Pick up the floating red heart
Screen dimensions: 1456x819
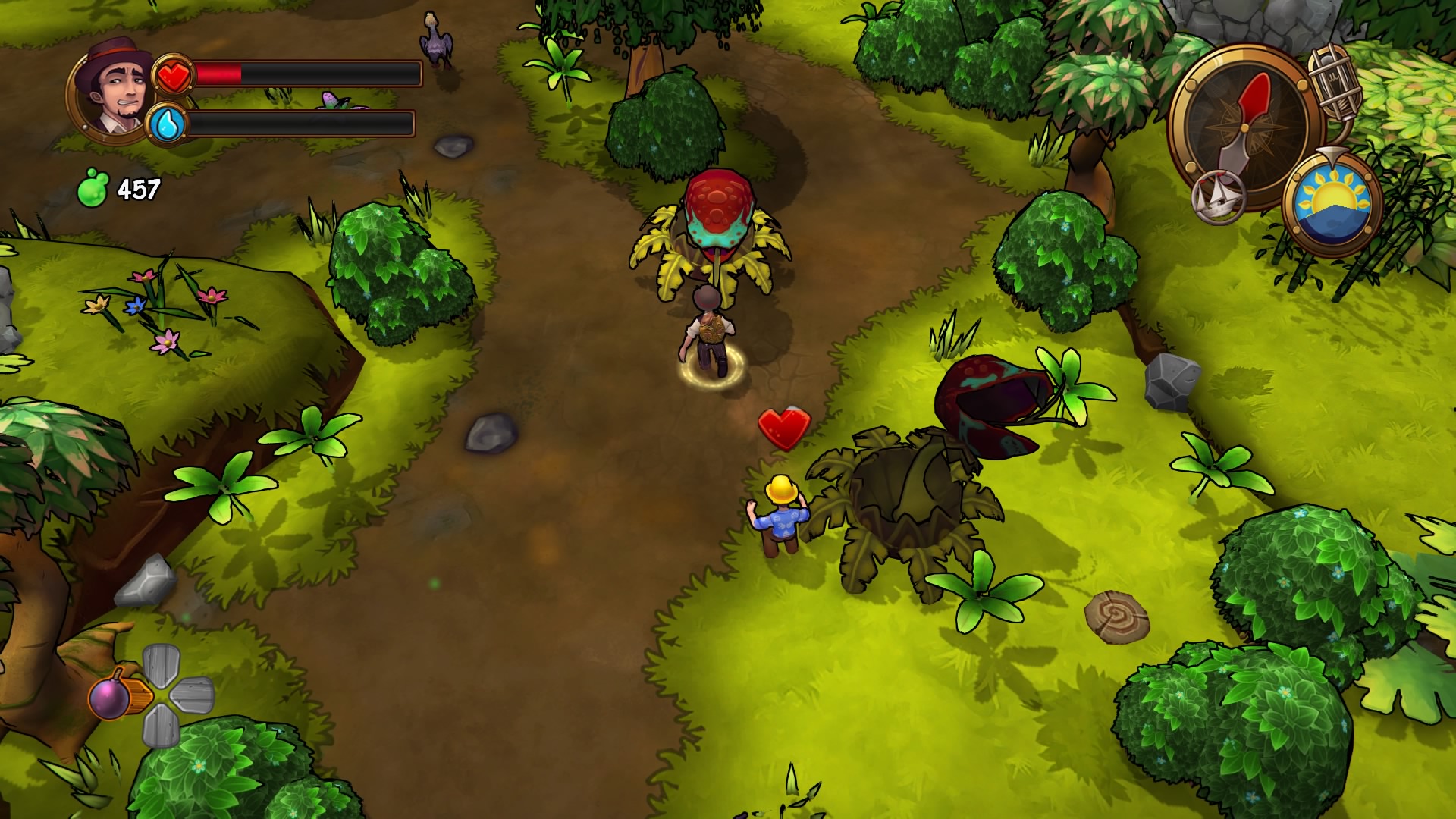(785, 427)
